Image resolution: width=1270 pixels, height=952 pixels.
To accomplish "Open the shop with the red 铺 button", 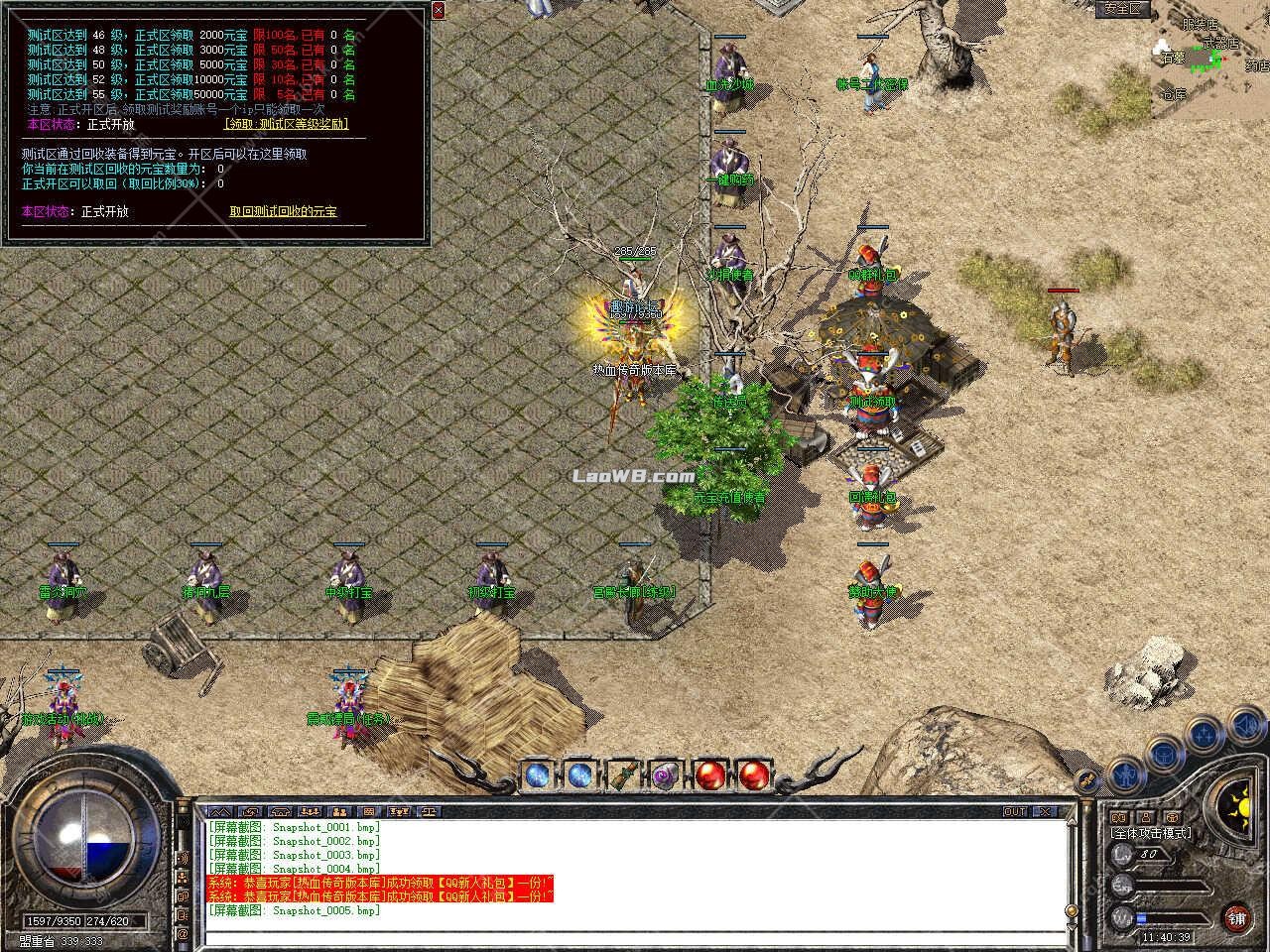I will pos(1236,917).
